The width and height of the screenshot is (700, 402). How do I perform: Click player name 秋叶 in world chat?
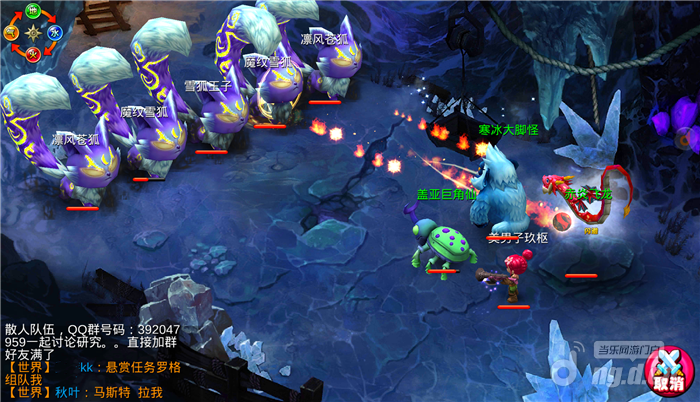[x=67, y=393]
